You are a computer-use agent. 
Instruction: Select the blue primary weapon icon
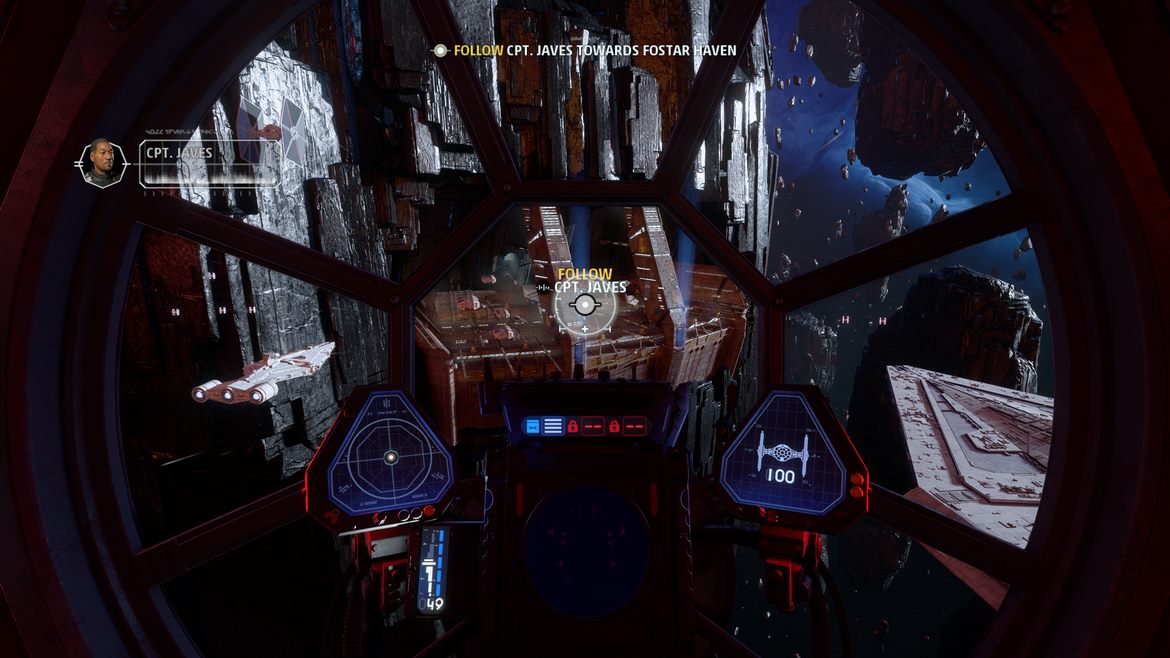(532, 426)
